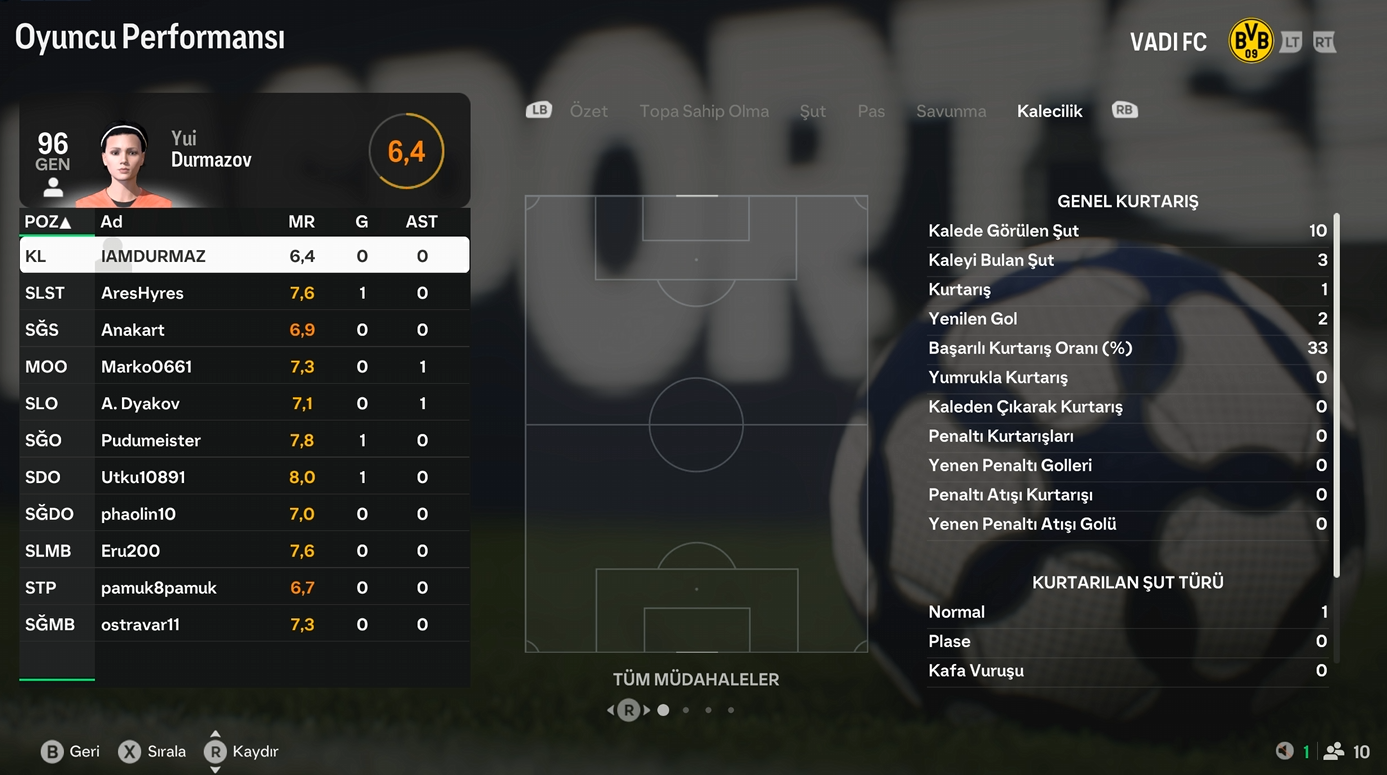Sort players by MR rating column
1387x775 pixels.
coord(301,222)
